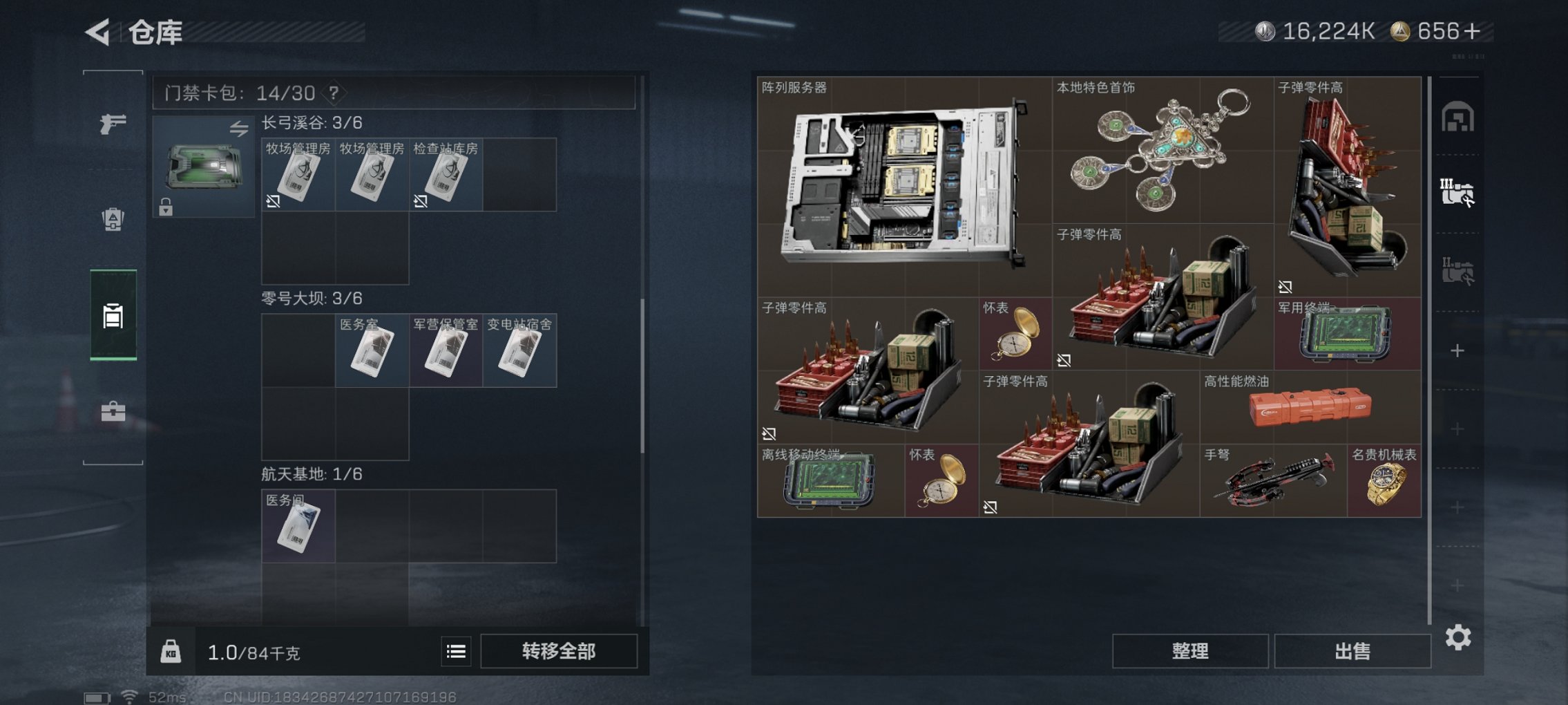Open the briefcase containers category

click(x=112, y=413)
